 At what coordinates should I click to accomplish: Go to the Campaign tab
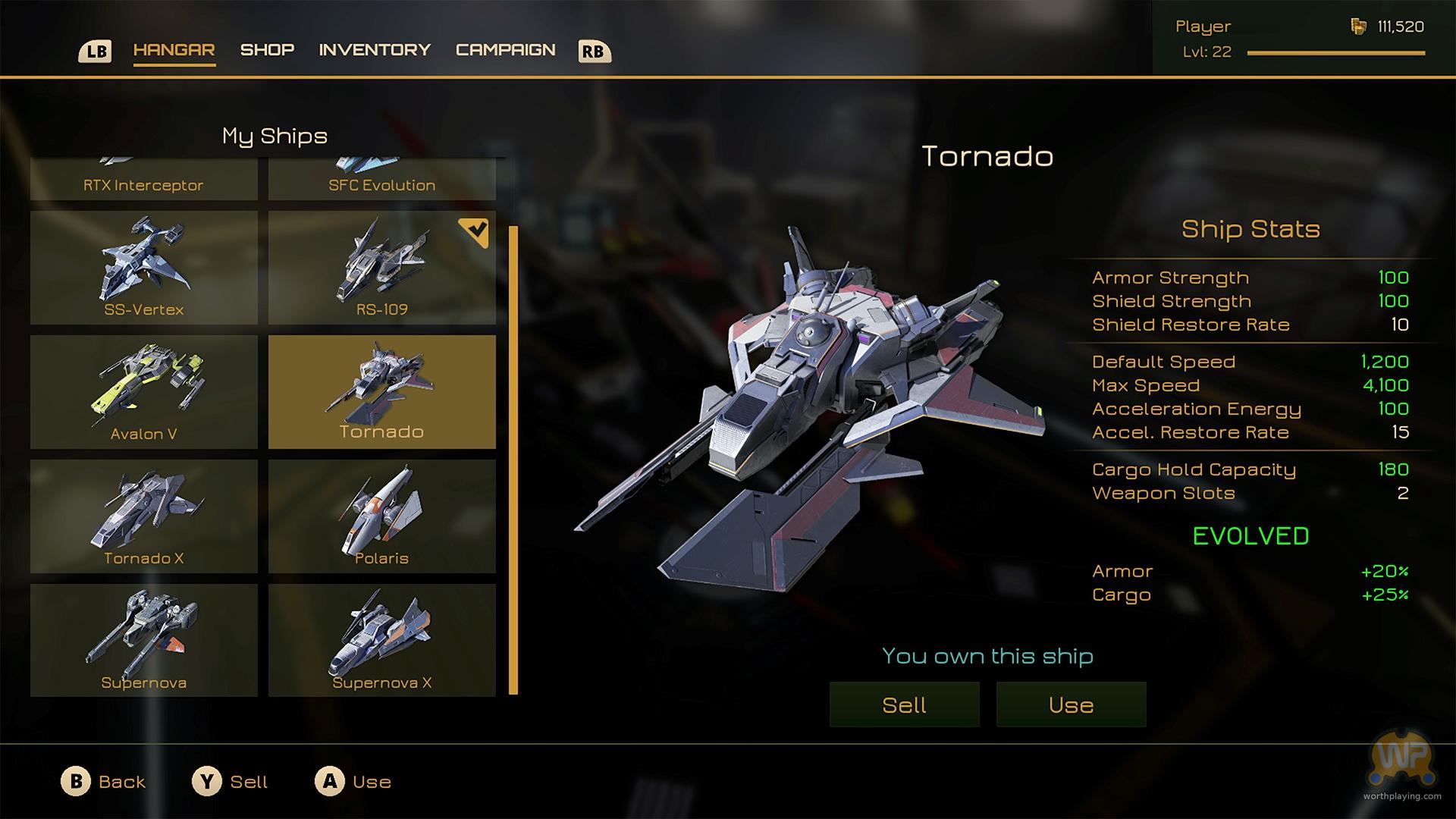[505, 50]
